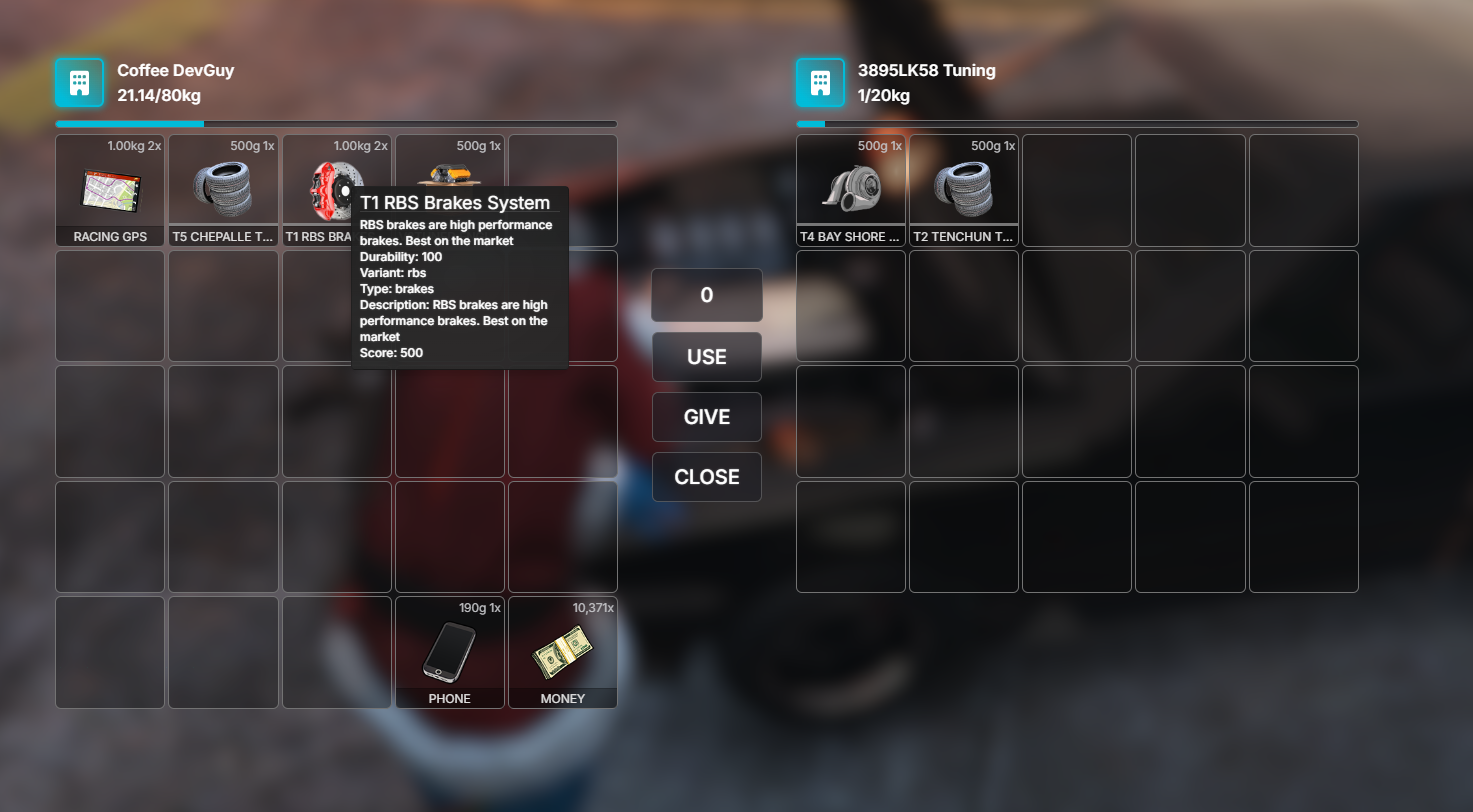Image resolution: width=1473 pixels, height=812 pixels.
Task: Click the GIVE button
Action: (707, 417)
